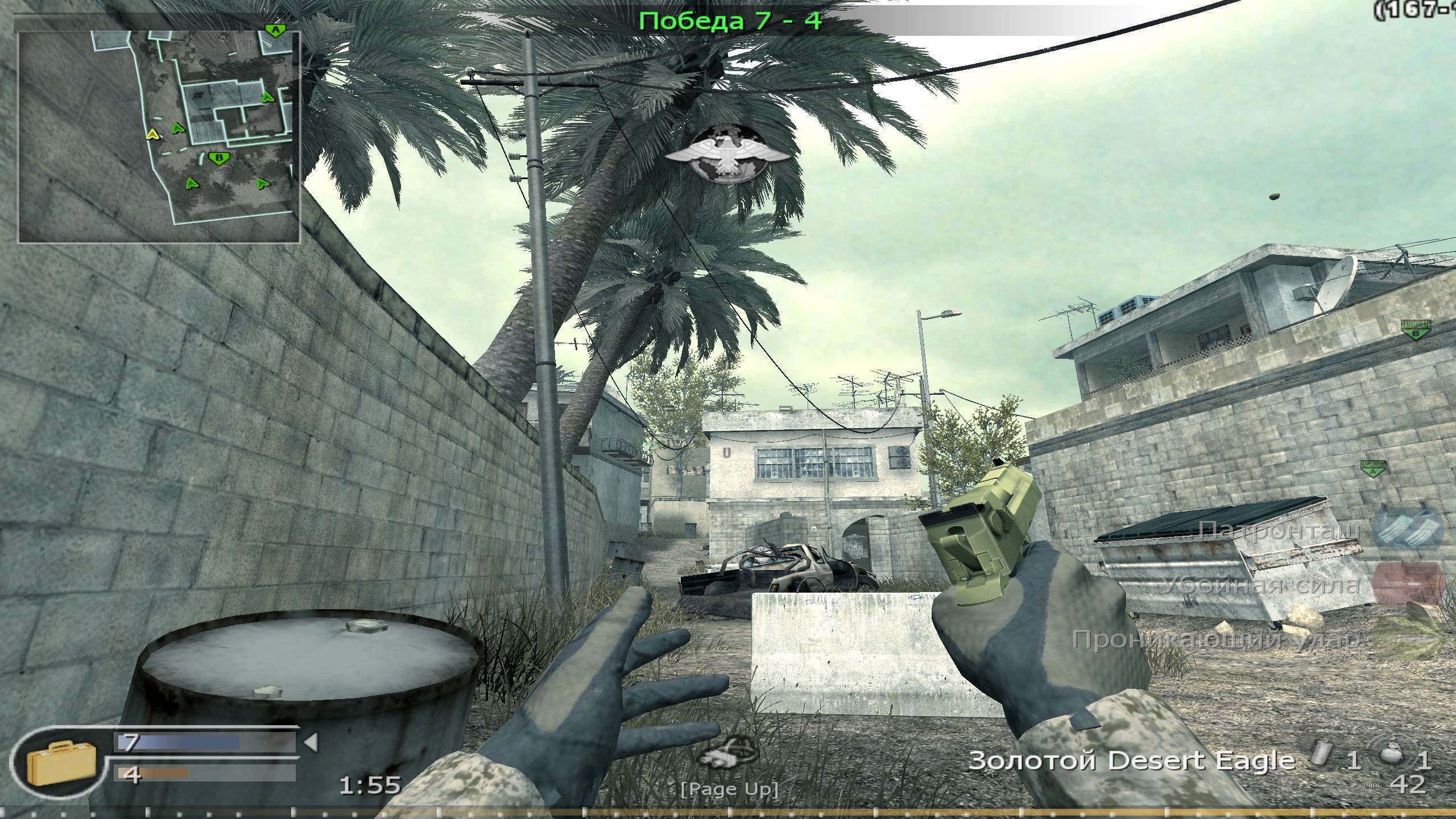This screenshot has width=1456, height=819.
Task: Click the B bomb site marker on minimap
Action: 219,158
